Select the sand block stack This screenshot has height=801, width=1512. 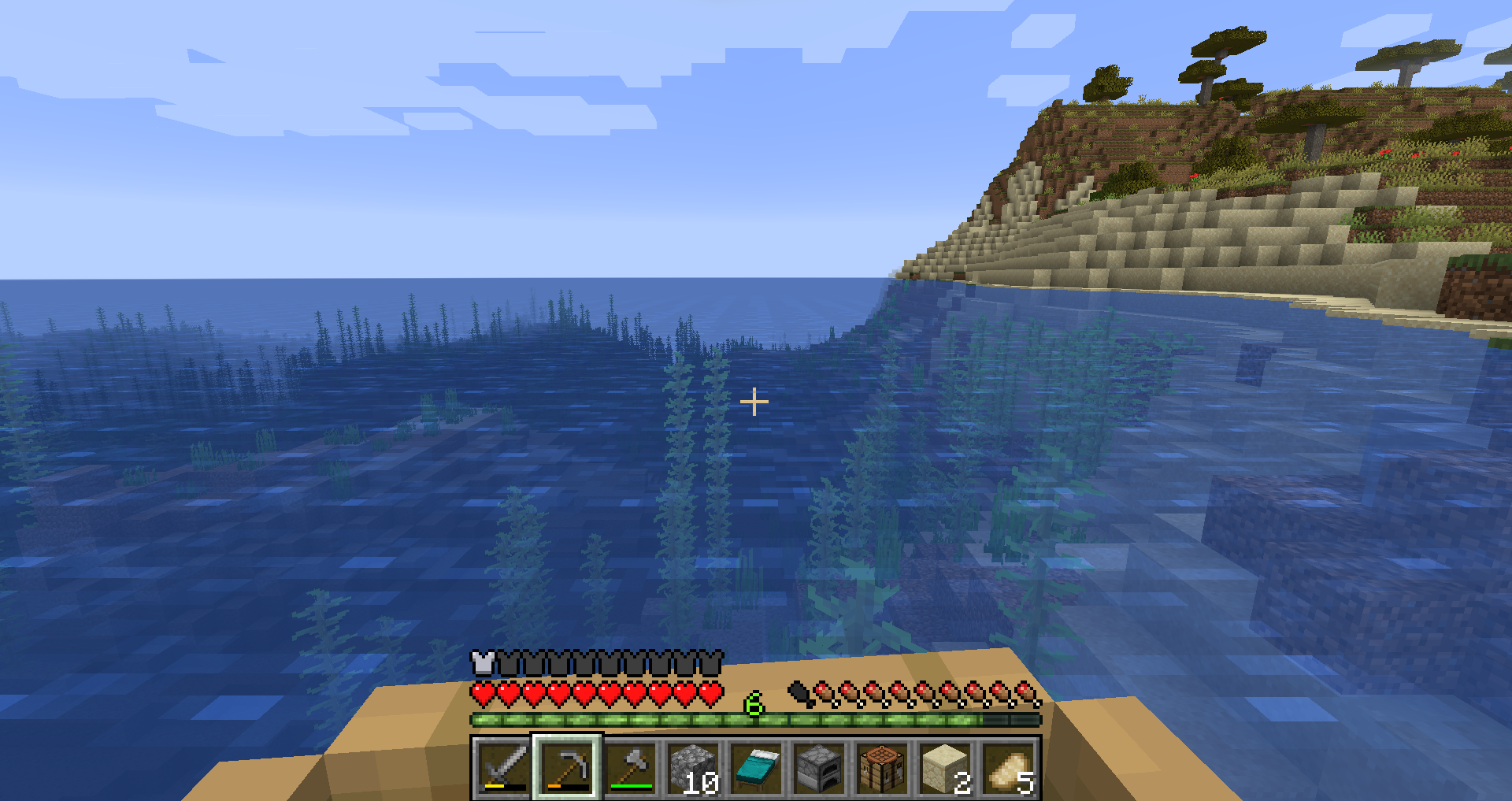pyautogui.click(x=945, y=768)
